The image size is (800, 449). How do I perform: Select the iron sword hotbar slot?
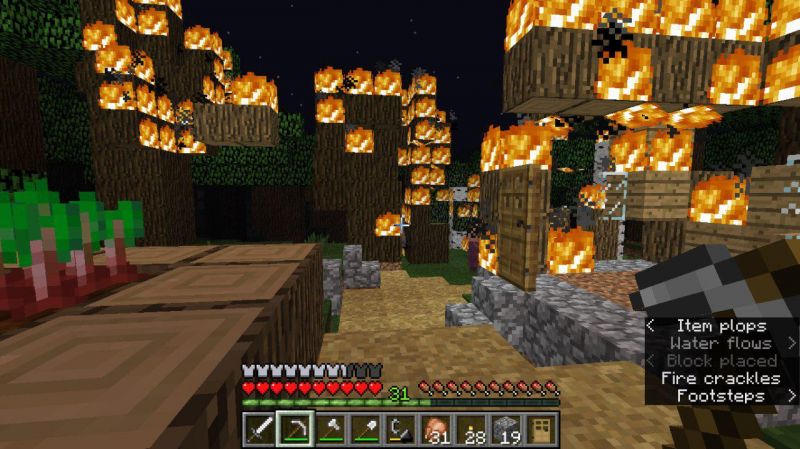259,429
